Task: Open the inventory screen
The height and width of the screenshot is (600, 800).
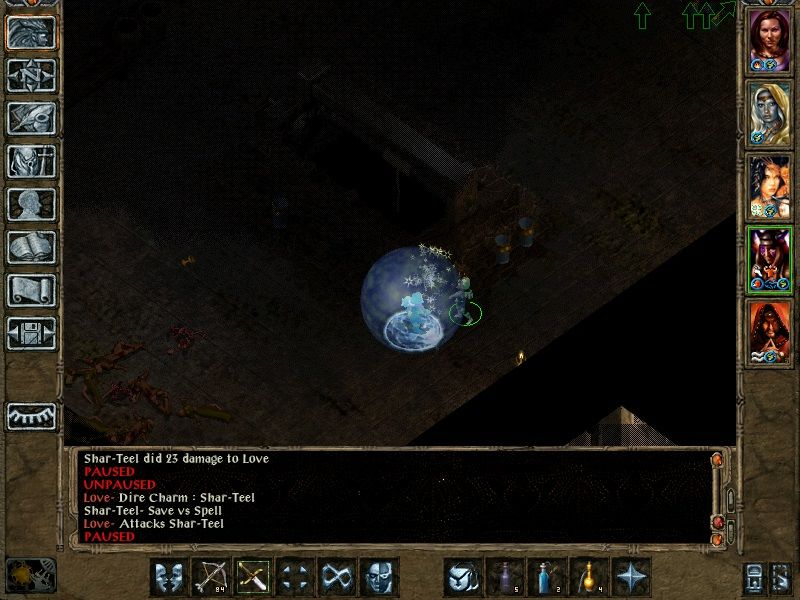Action: click(x=31, y=161)
